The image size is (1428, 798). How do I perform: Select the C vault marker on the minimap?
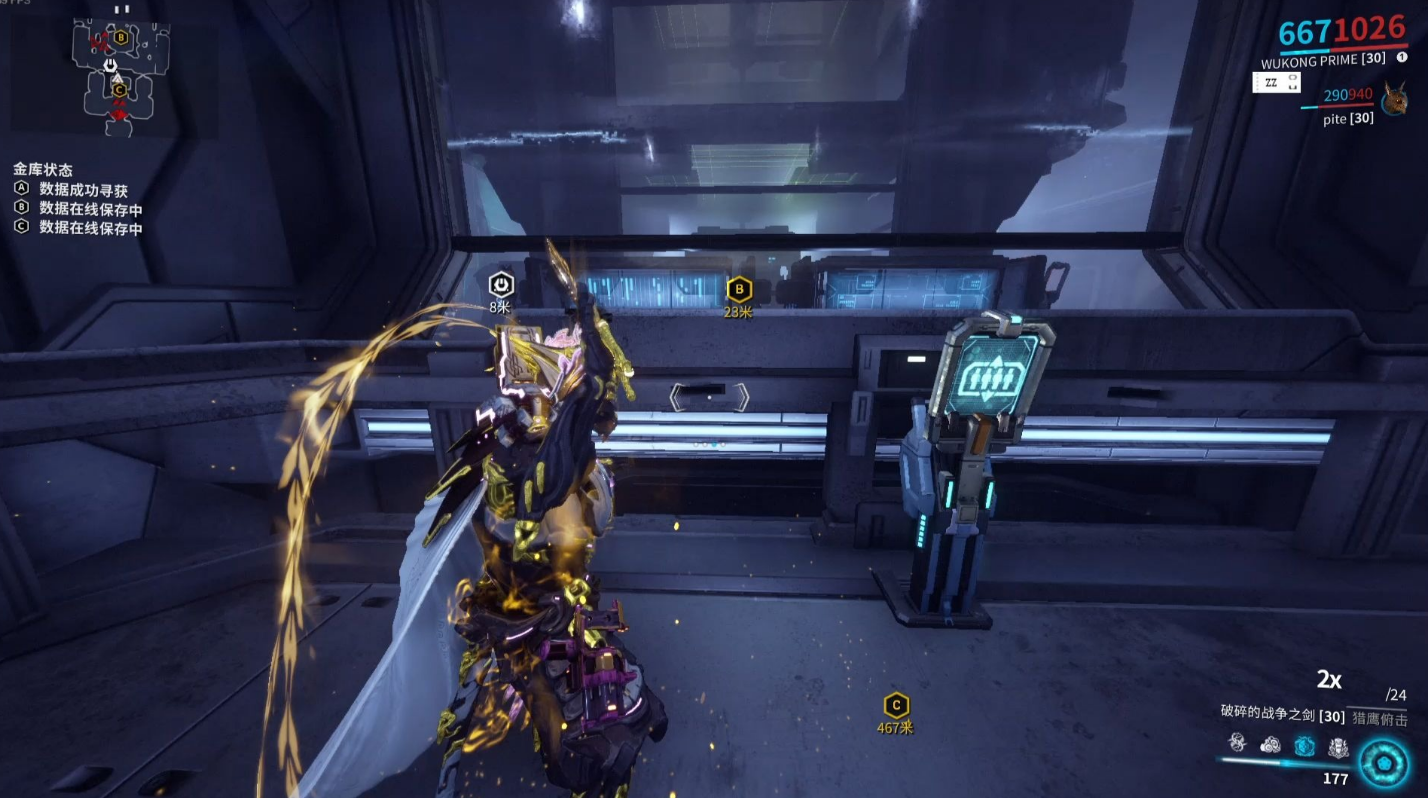pyautogui.click(x=119, y=90)
